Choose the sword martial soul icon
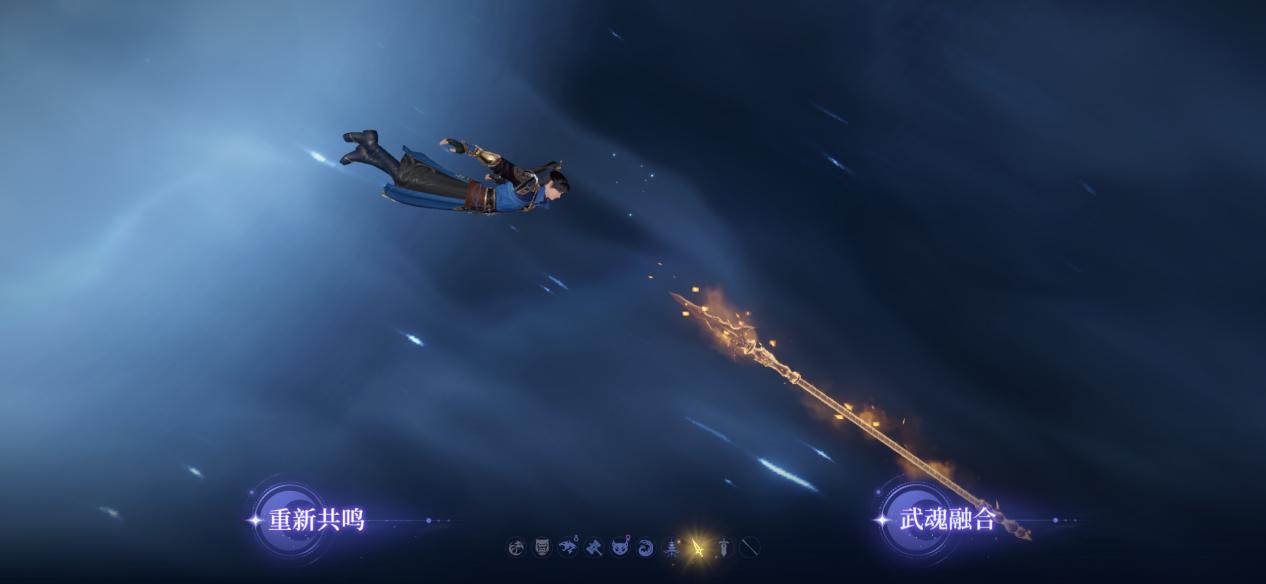Viewport: 1266px width, 584px height. tap(724, 547)
